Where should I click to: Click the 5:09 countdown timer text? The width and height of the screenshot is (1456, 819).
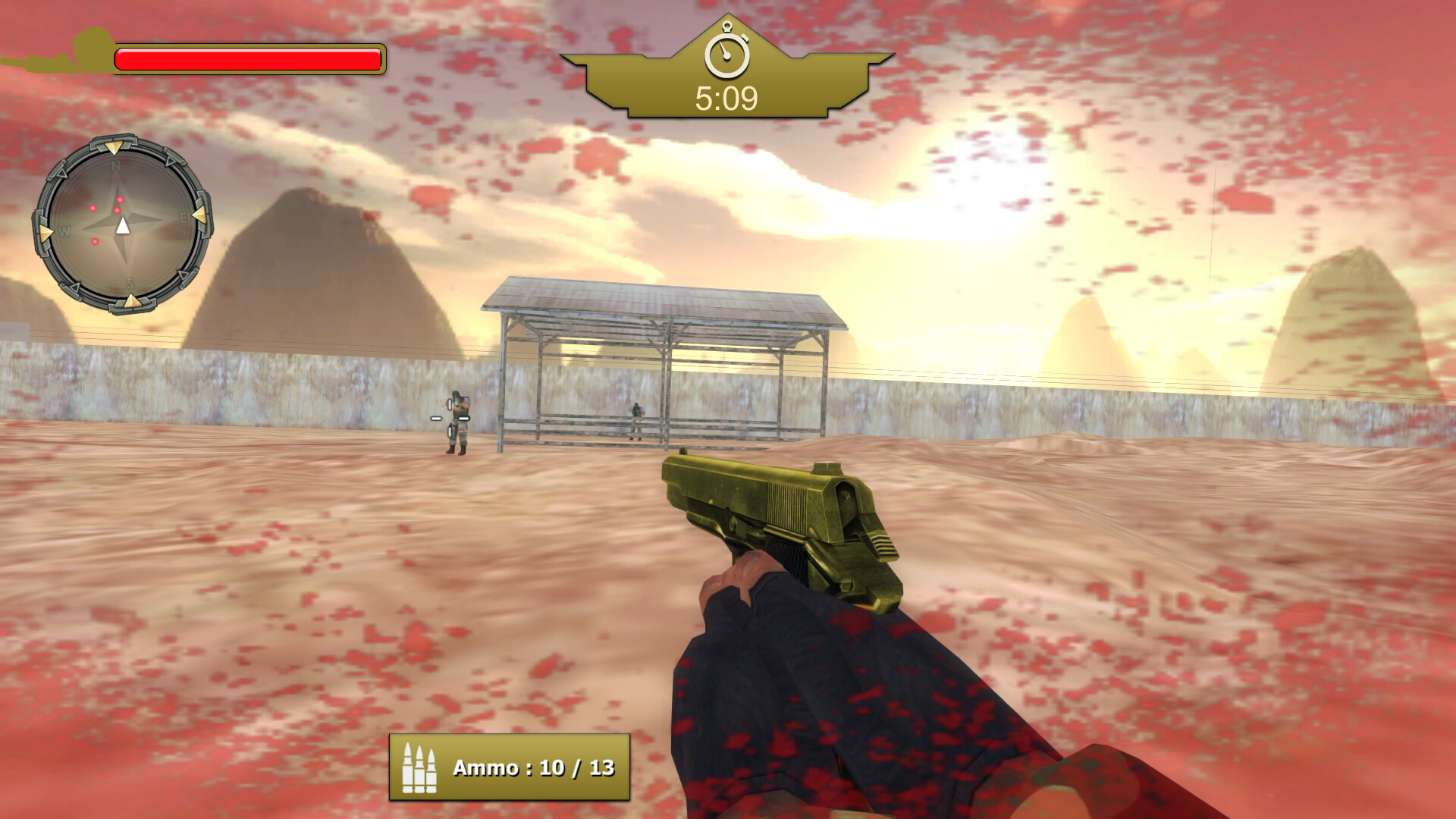coord(726,98)
